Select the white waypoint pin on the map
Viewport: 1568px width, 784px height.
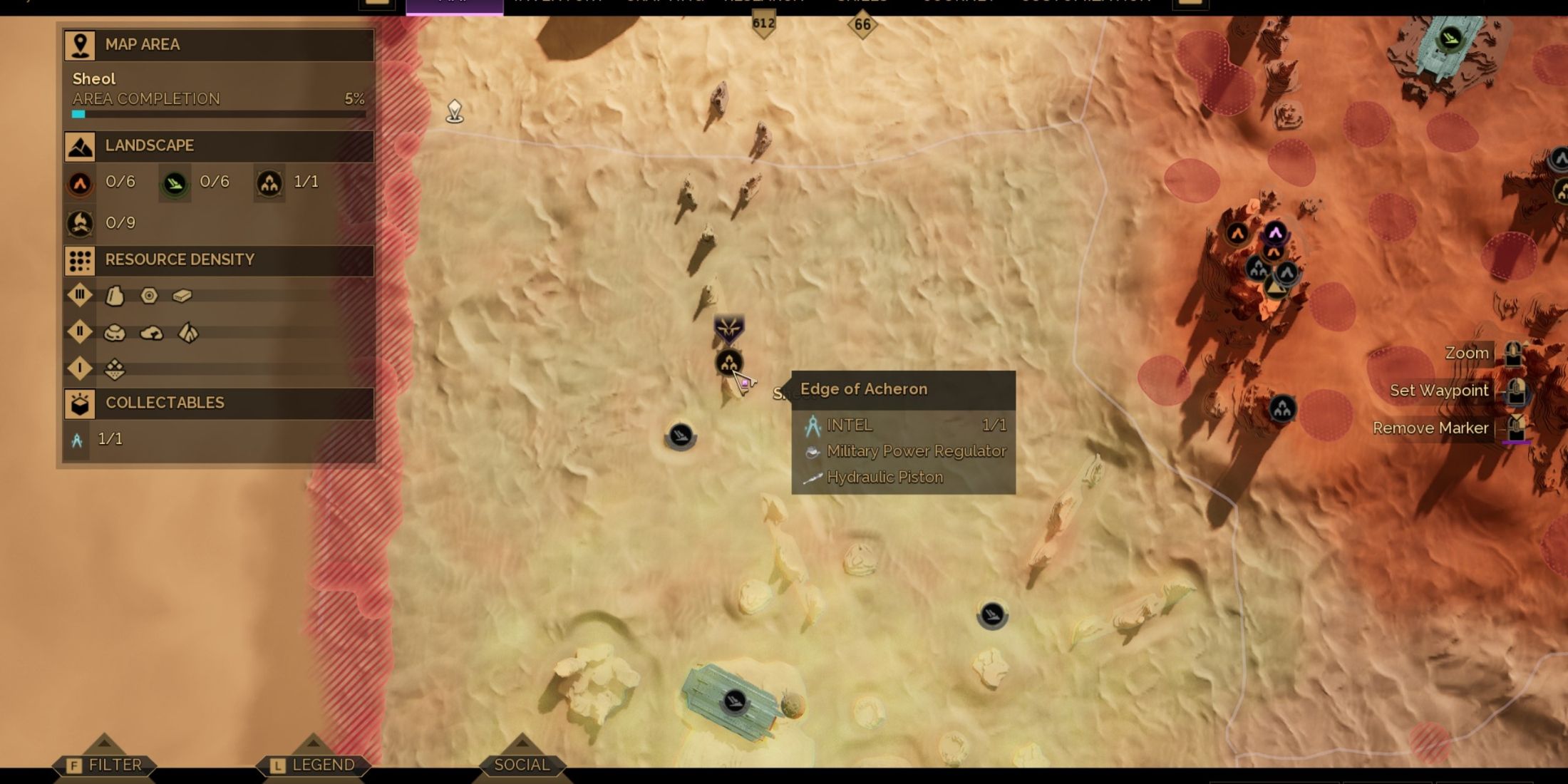[x=455, y=111]
